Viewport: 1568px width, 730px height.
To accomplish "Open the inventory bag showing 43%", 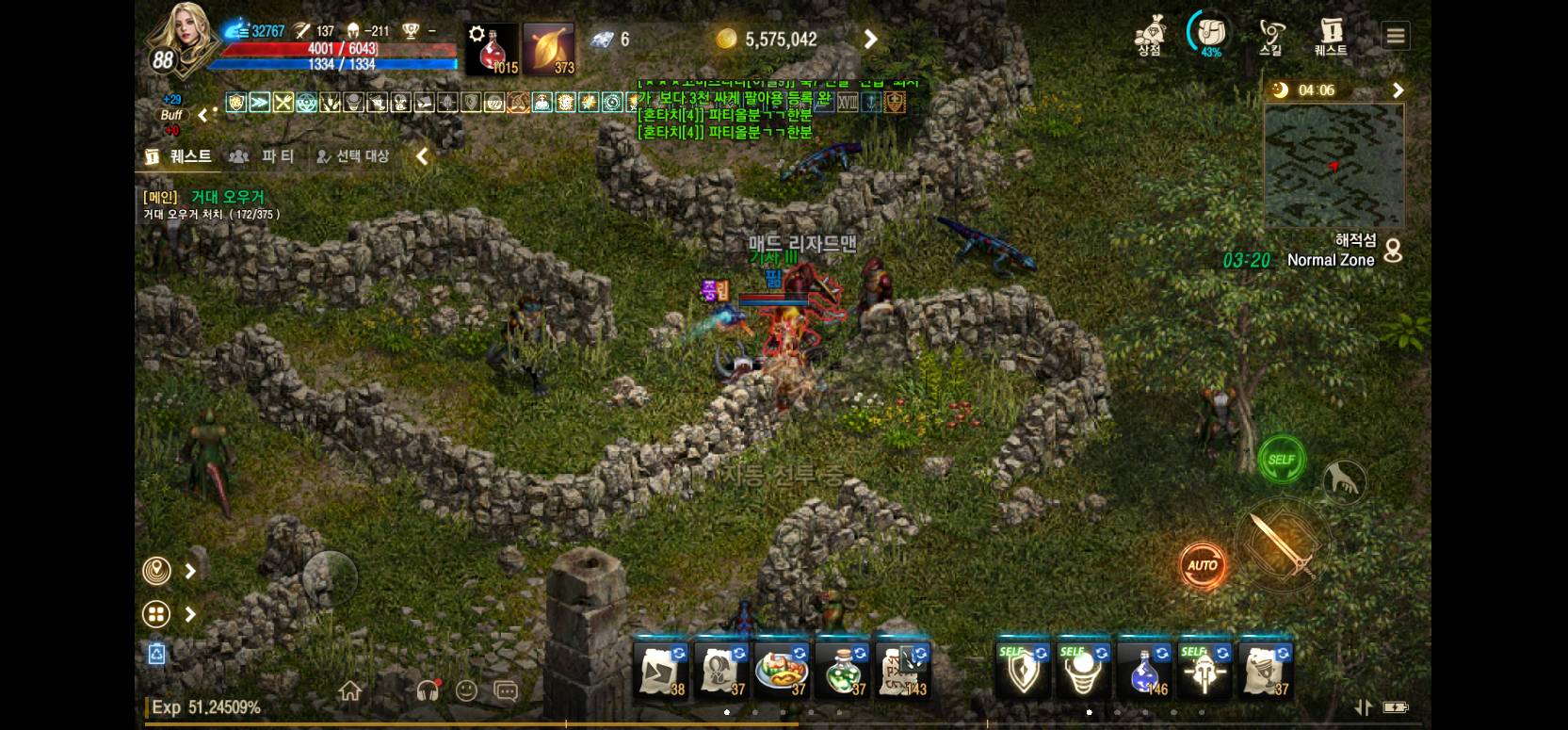I will click(x=1210, y=35).
